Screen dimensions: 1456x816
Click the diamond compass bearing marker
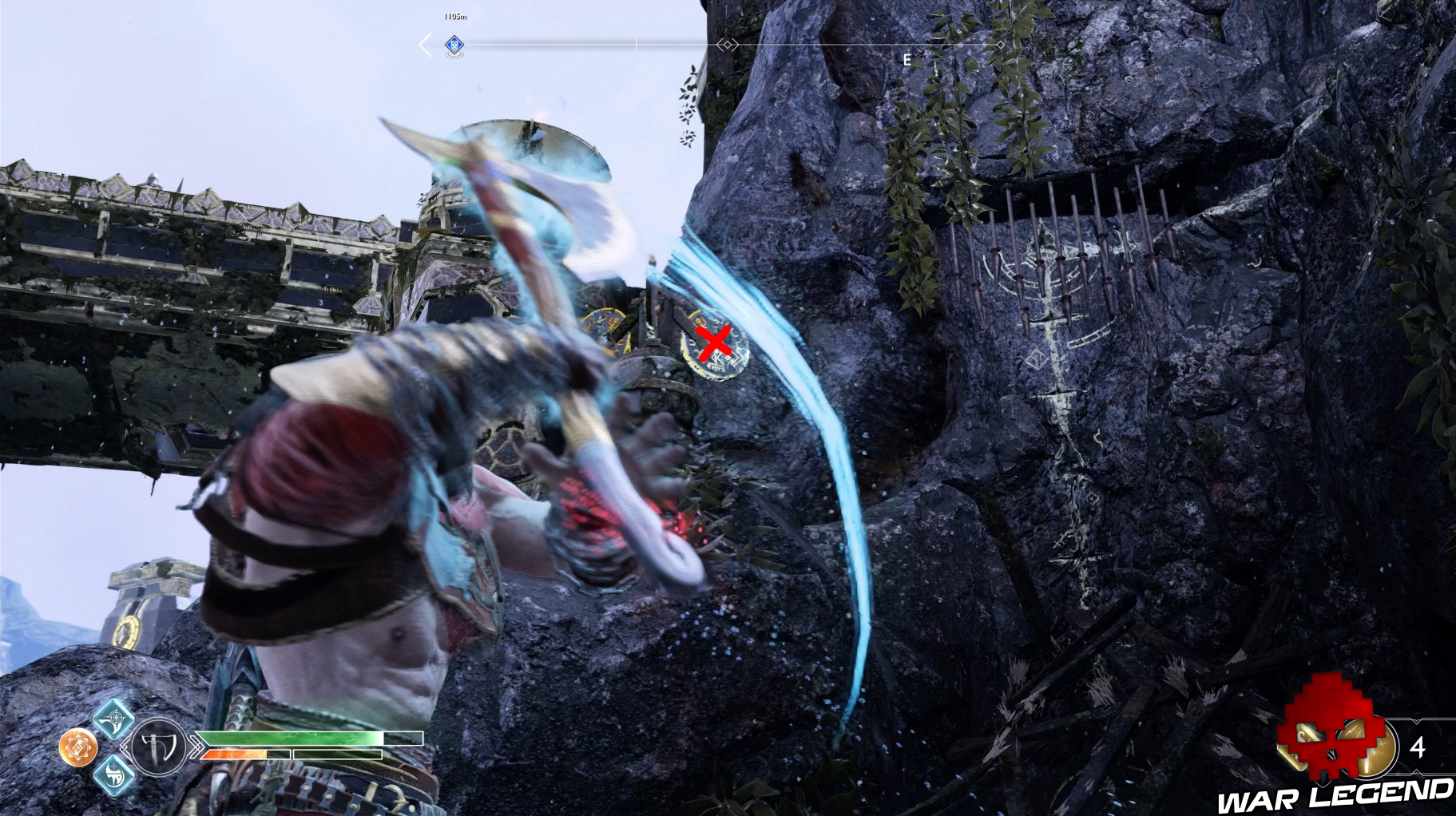coord(727,45)
